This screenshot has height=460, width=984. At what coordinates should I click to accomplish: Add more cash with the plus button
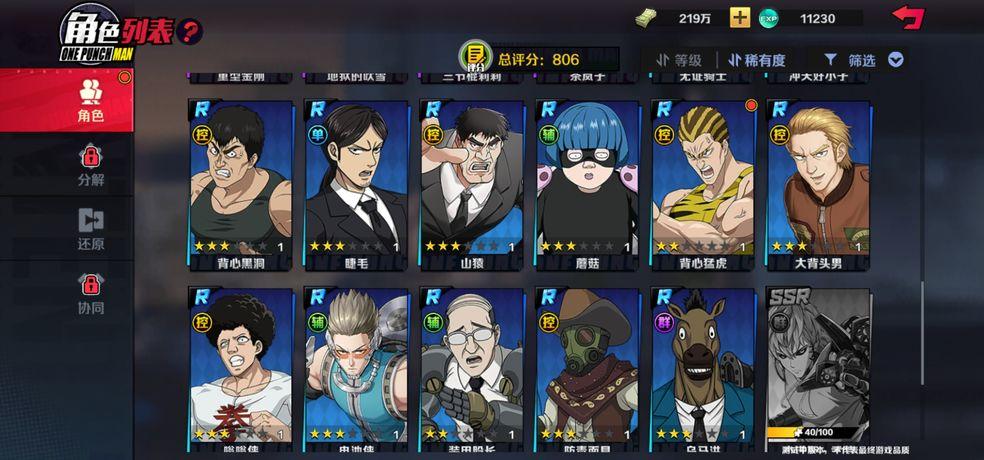coord(740,18)
